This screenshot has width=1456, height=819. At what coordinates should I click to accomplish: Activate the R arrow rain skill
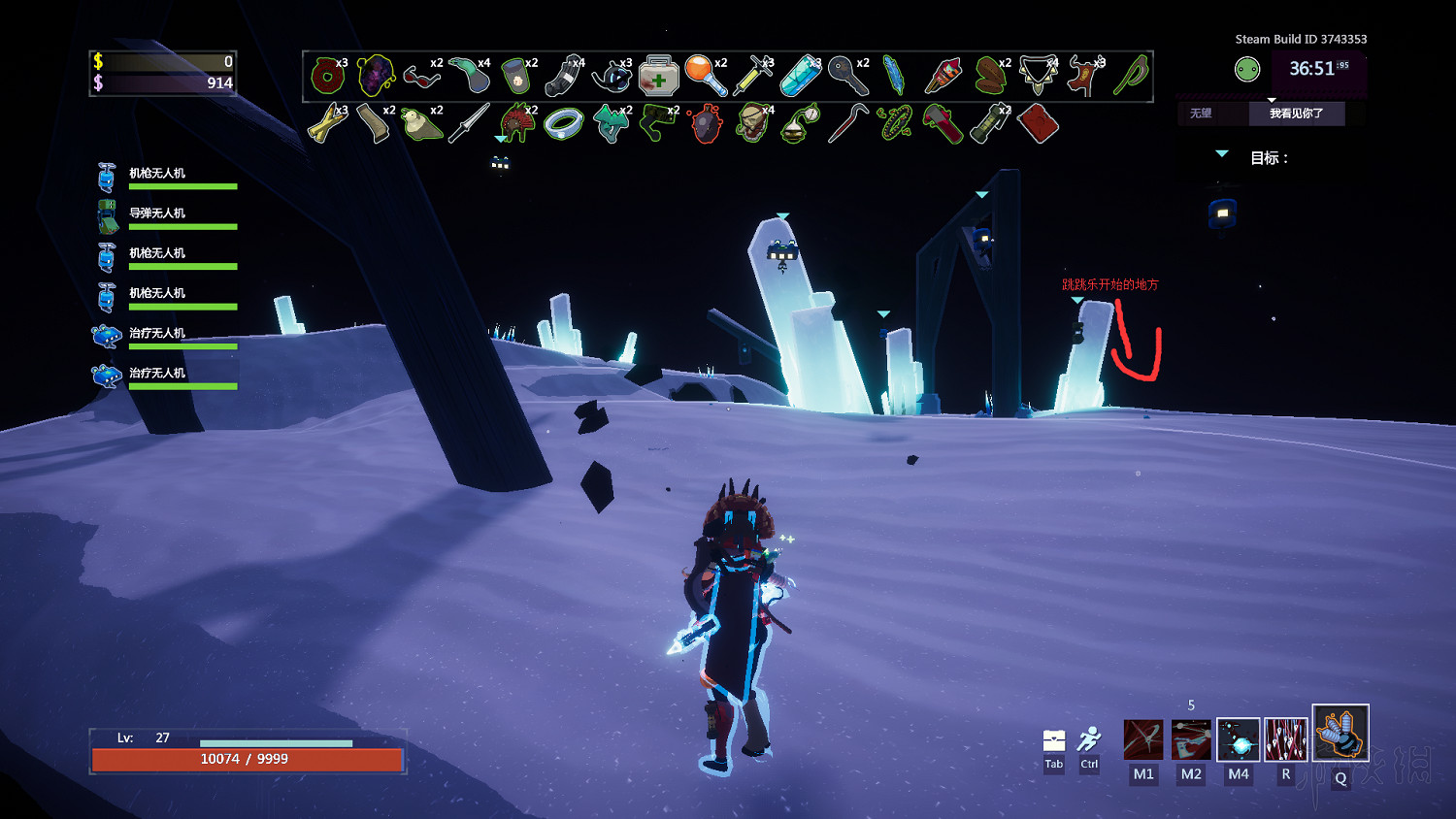(x=1286, y=739)
